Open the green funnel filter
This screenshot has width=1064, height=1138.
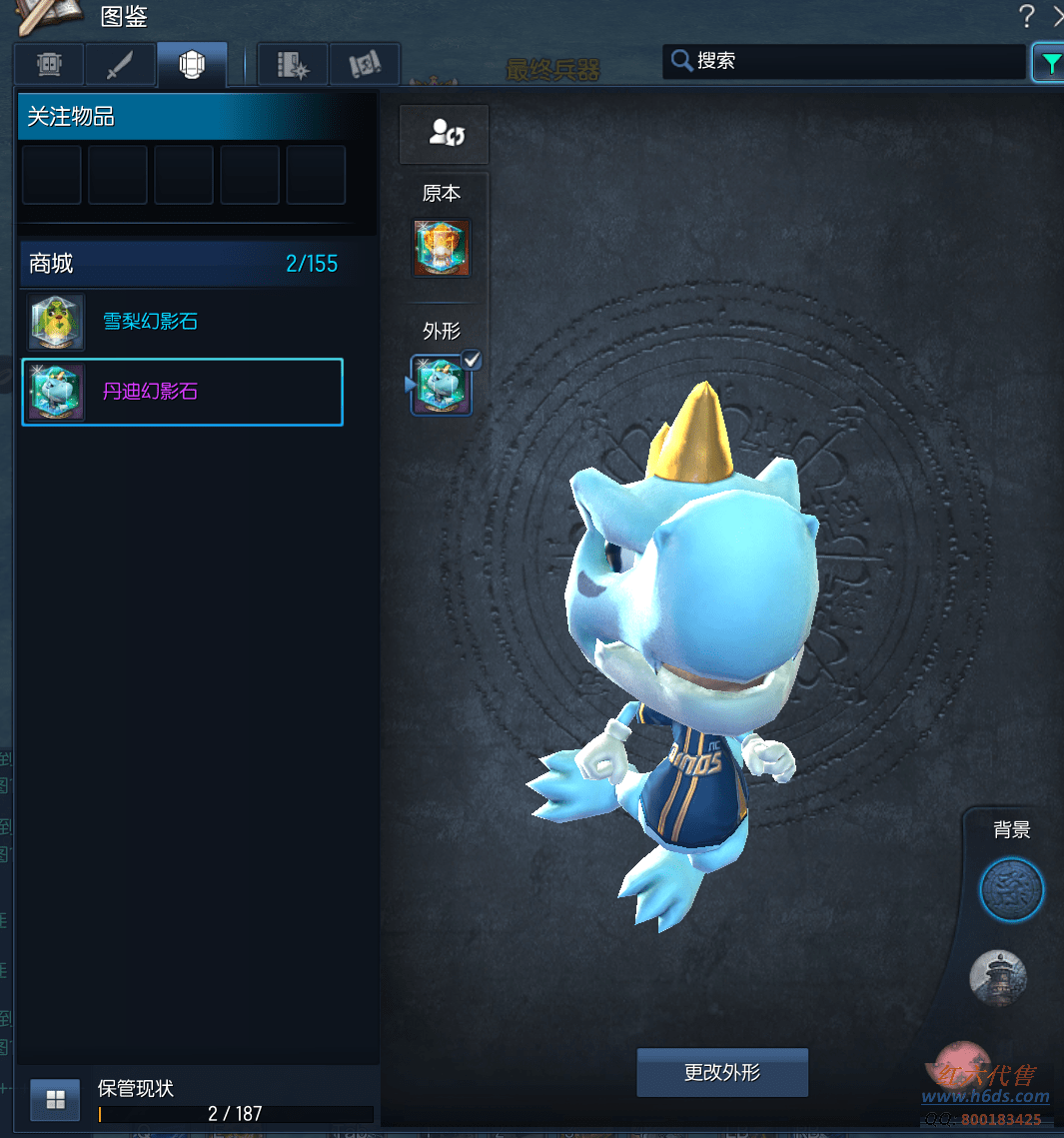pyautogui.click(x=1050, y=64)
